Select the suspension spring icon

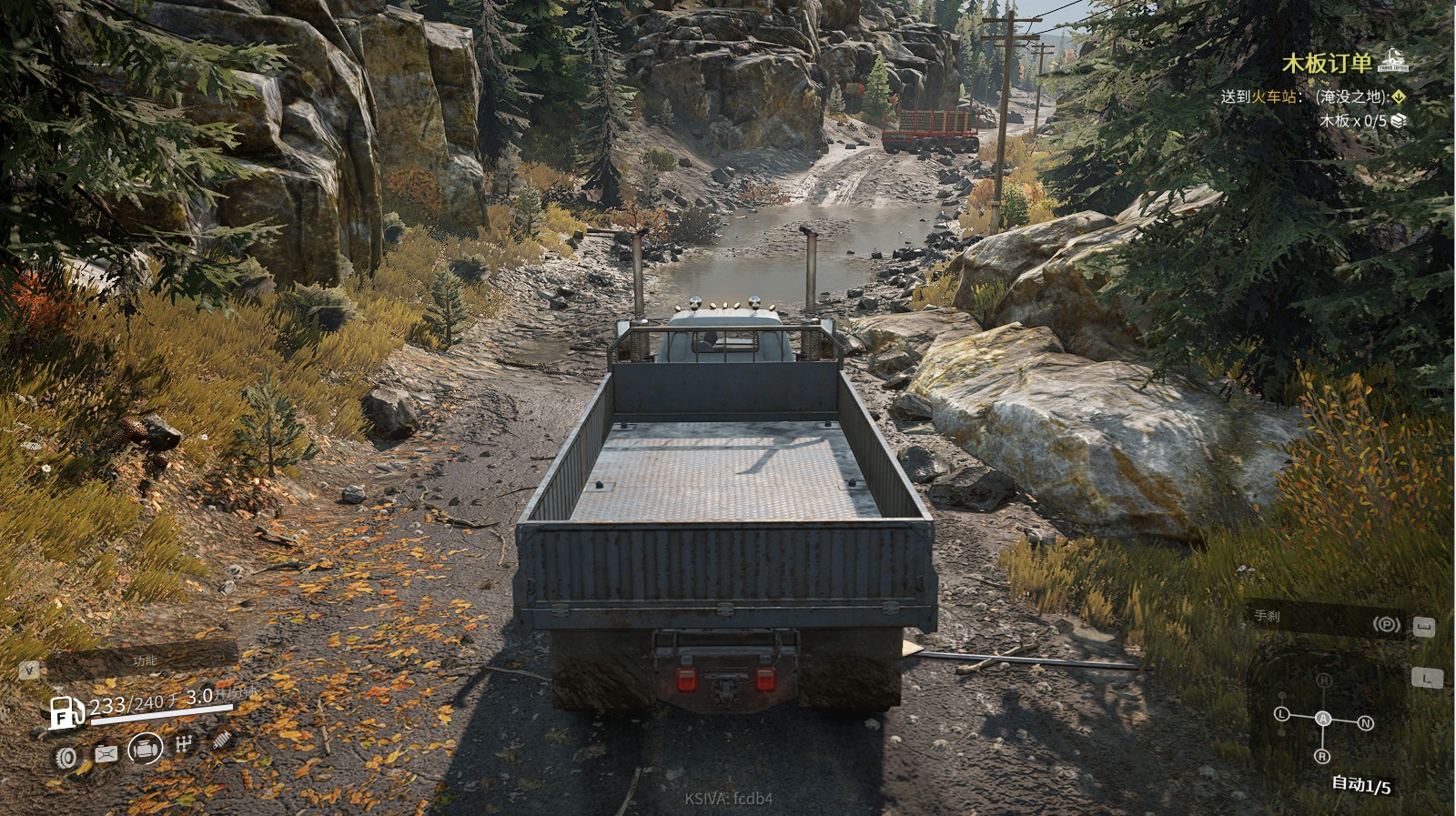(221, 740)
